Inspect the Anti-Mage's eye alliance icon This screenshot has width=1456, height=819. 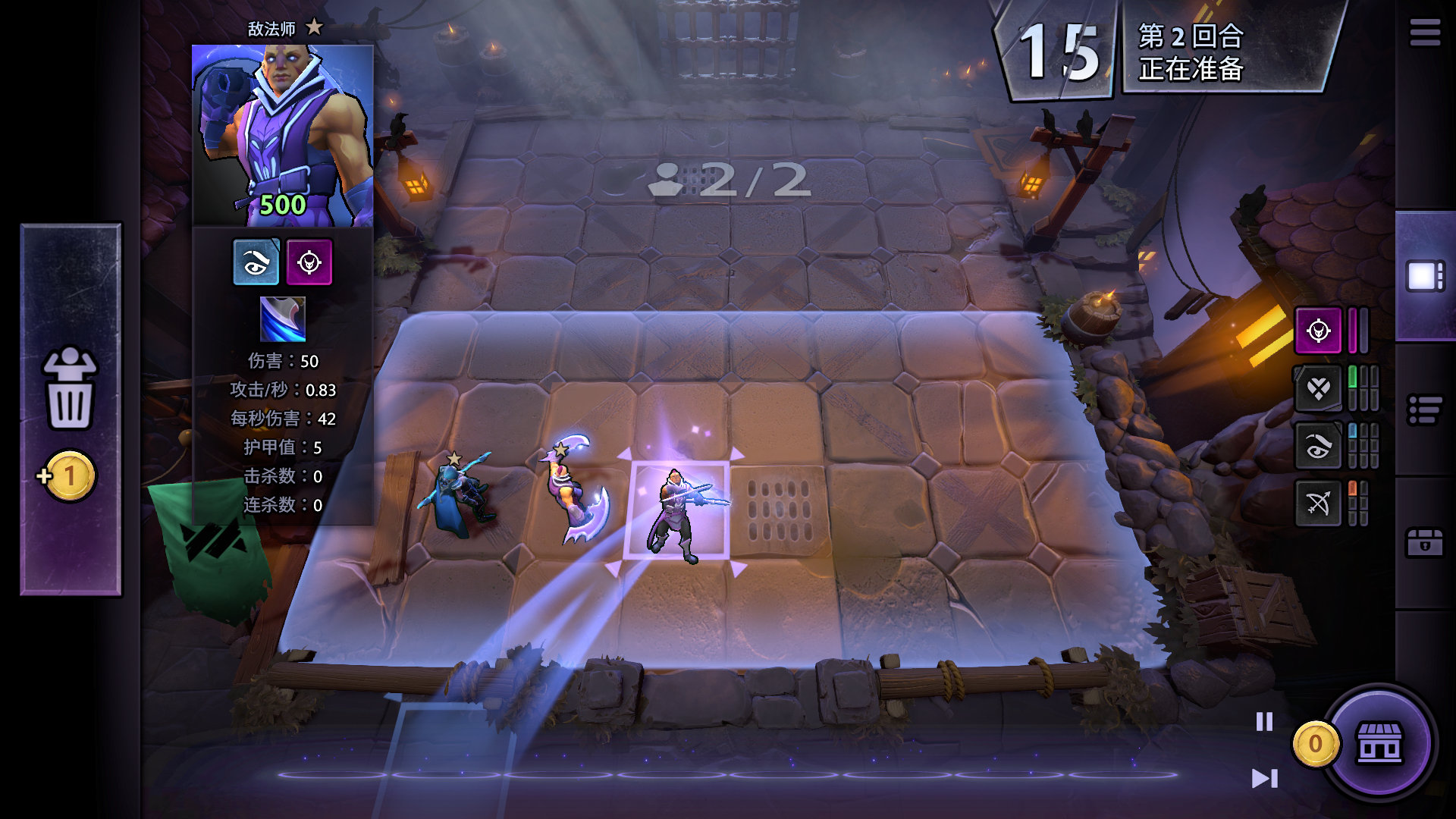click(x=256, y=262)
